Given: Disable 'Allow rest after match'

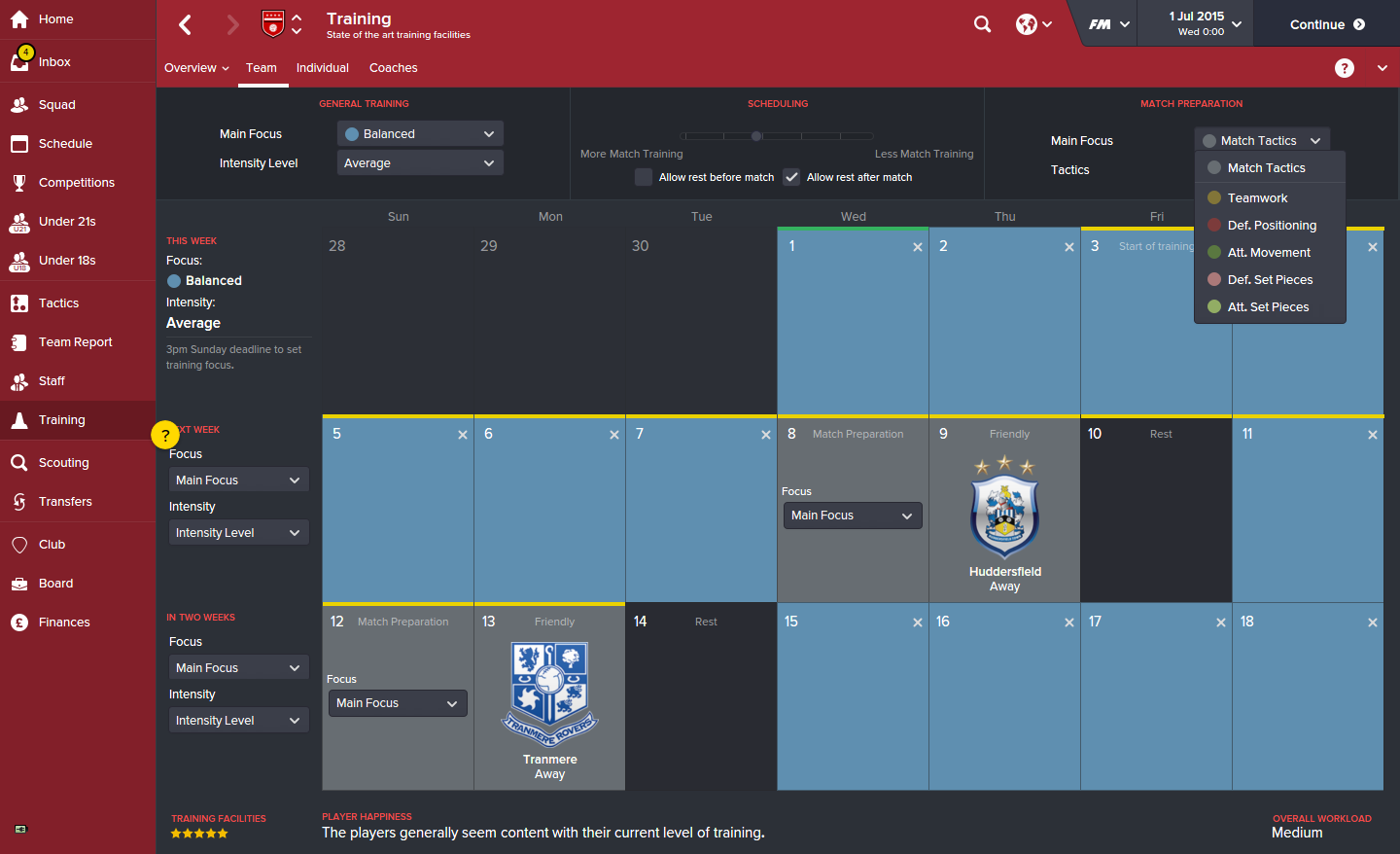Looking at the screenshot, I should point(790,177).
